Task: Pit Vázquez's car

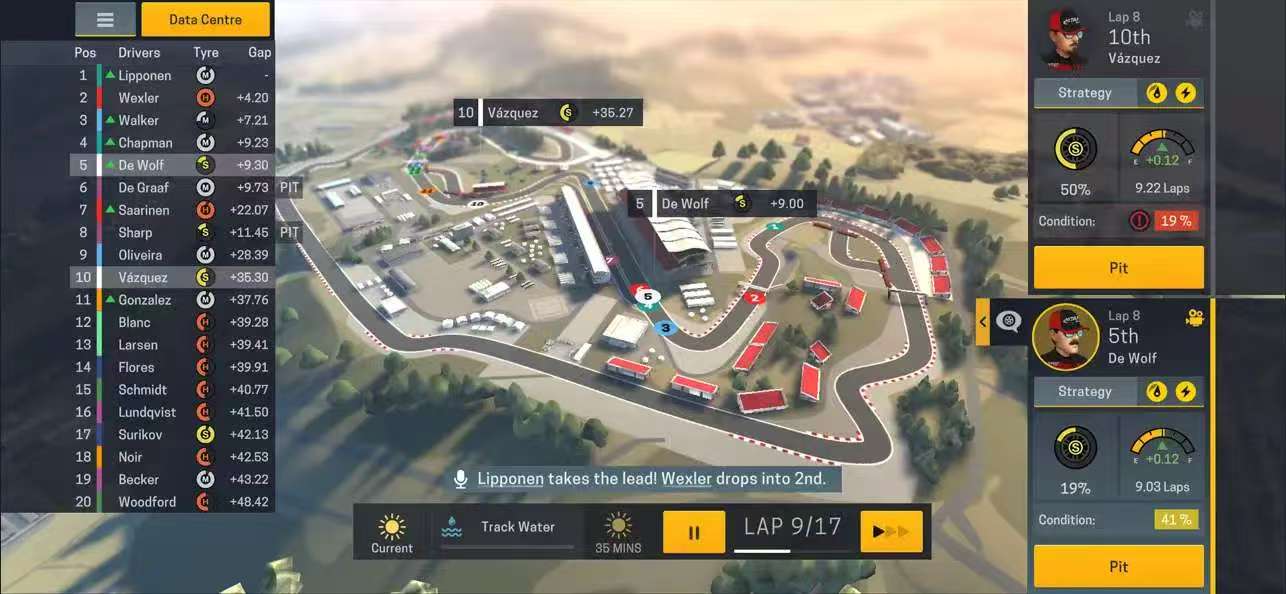Action: click(x=1118, y=268)
